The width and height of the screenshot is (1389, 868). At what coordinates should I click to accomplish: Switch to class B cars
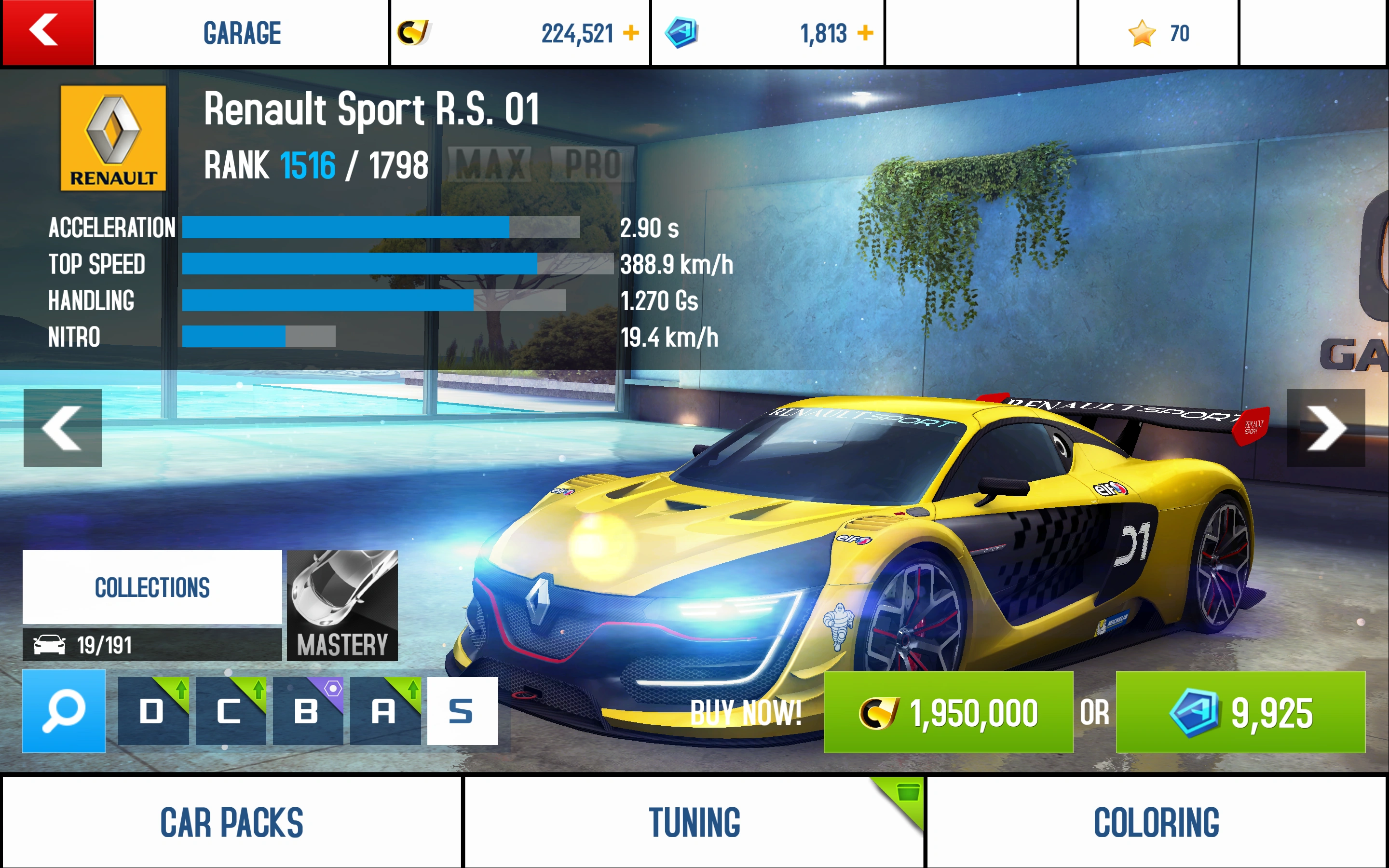click(x=308, y=712)
